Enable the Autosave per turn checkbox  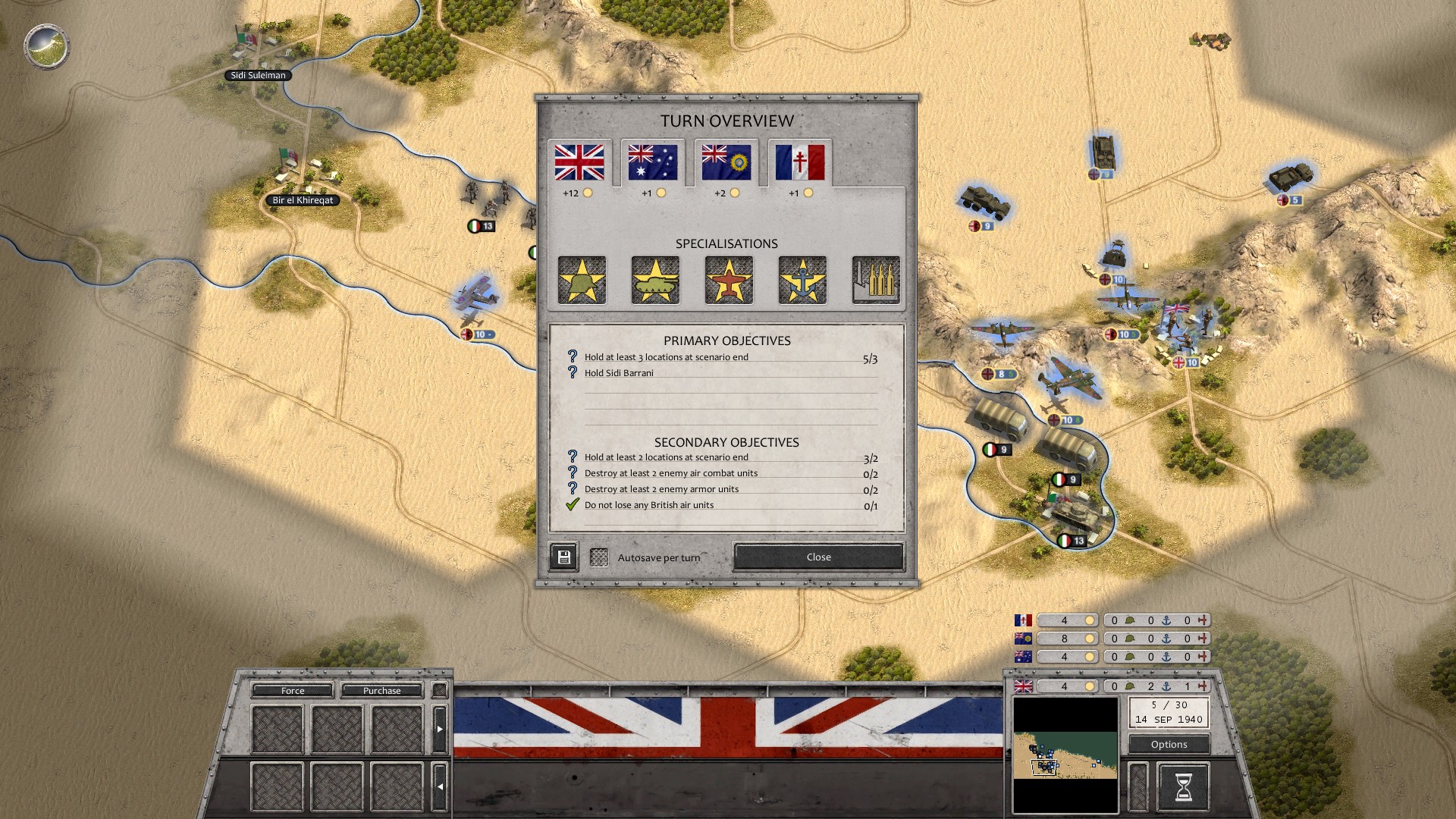pyautogui.click(x=600, y=556)
